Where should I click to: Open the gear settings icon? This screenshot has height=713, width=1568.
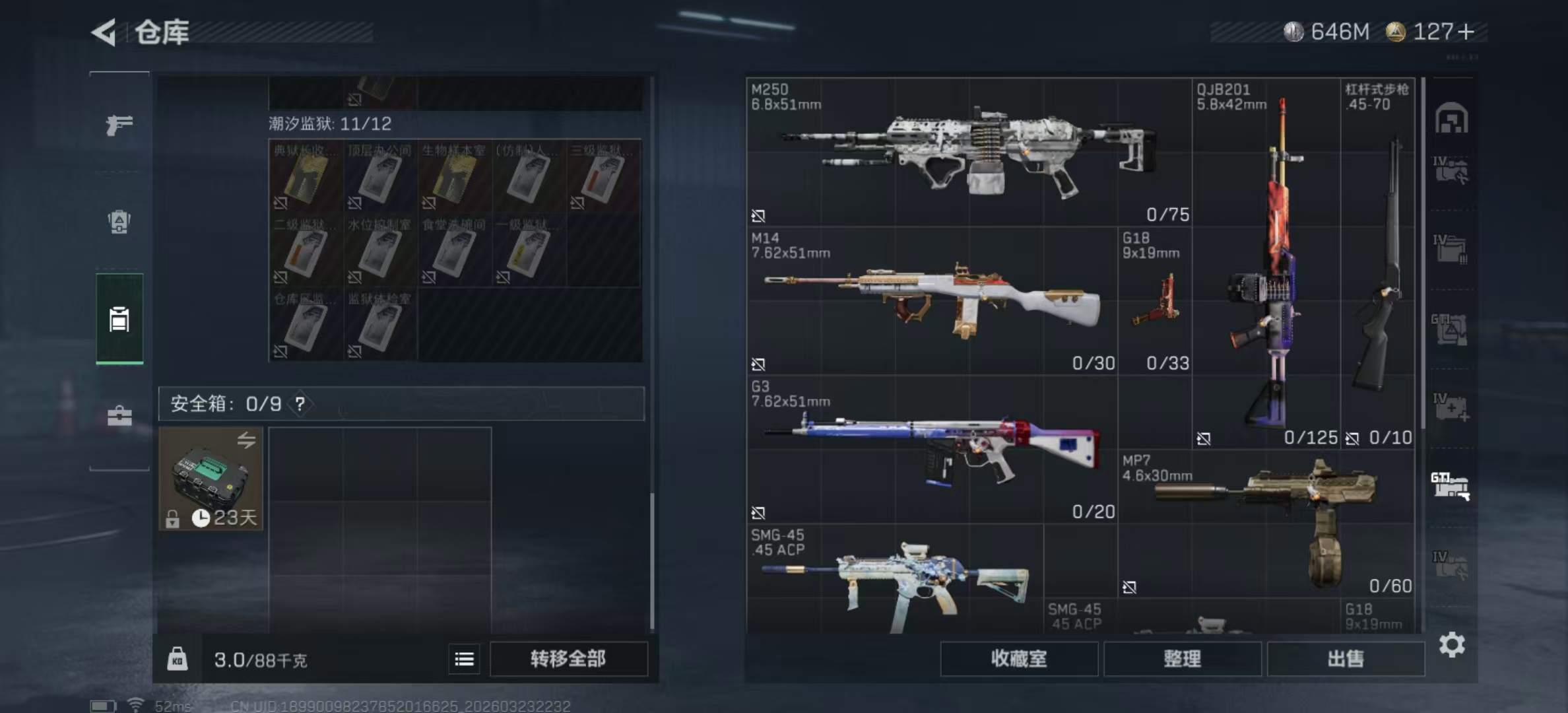click(x=1452, y=644)
